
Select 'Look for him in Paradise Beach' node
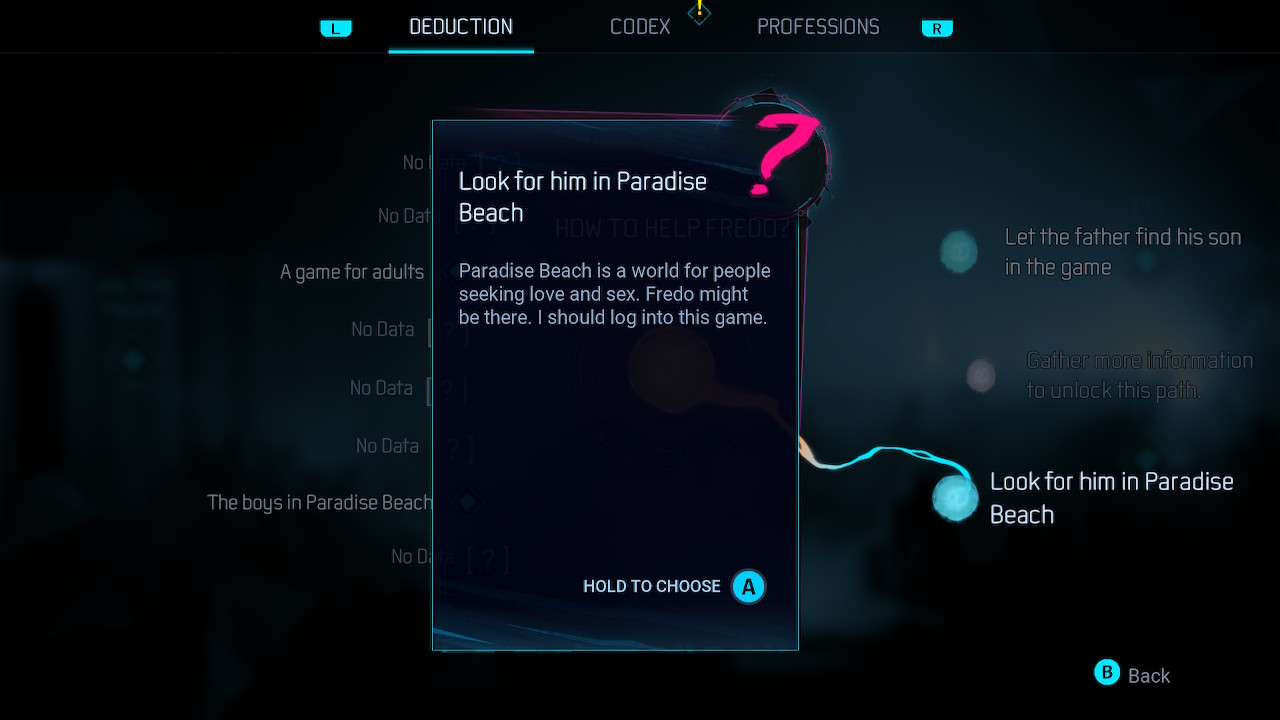[x=956, y=497]
